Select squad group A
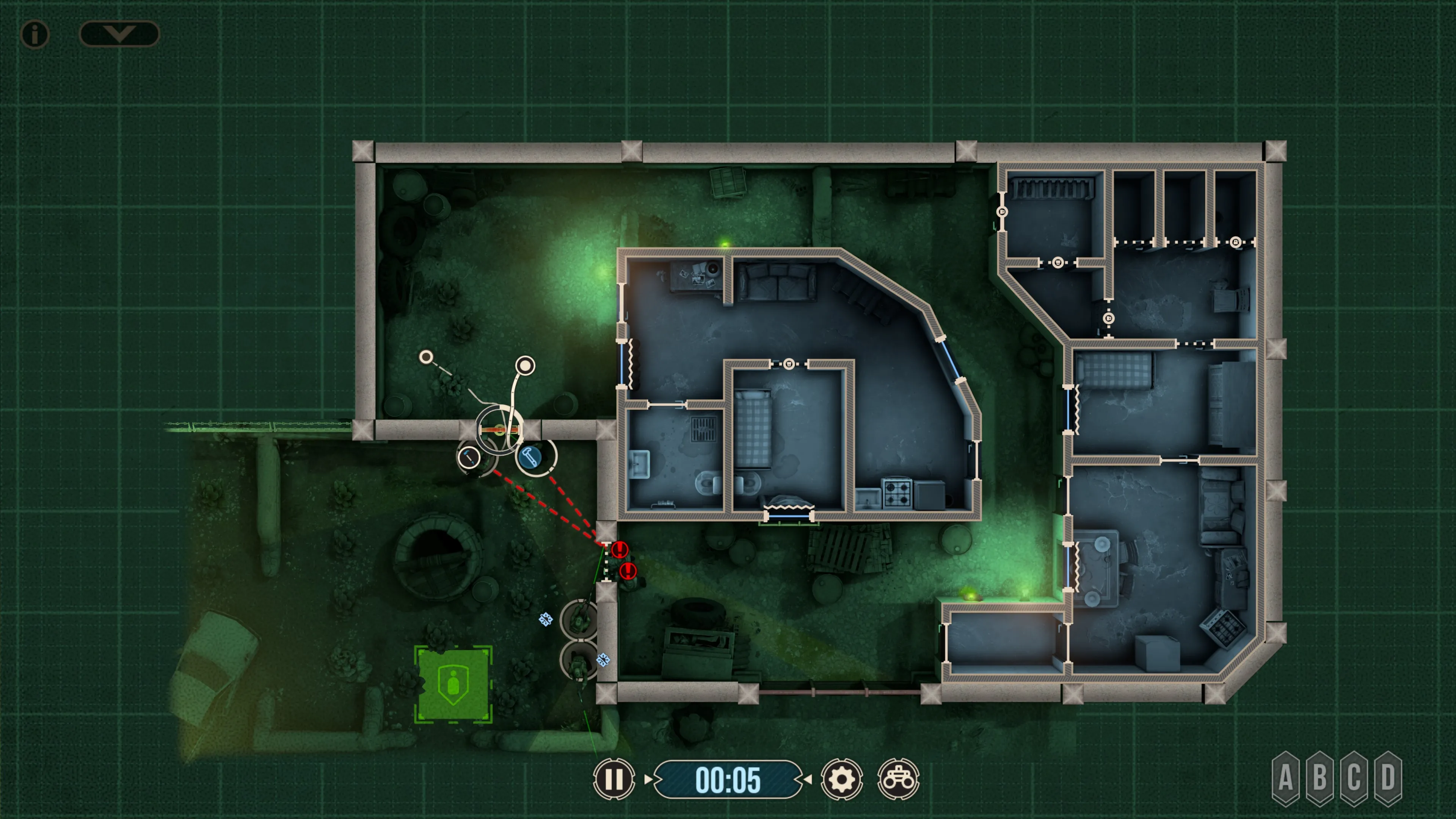Image resolution: width=1456 pixels, height=819 pixels. [1285, 778]
